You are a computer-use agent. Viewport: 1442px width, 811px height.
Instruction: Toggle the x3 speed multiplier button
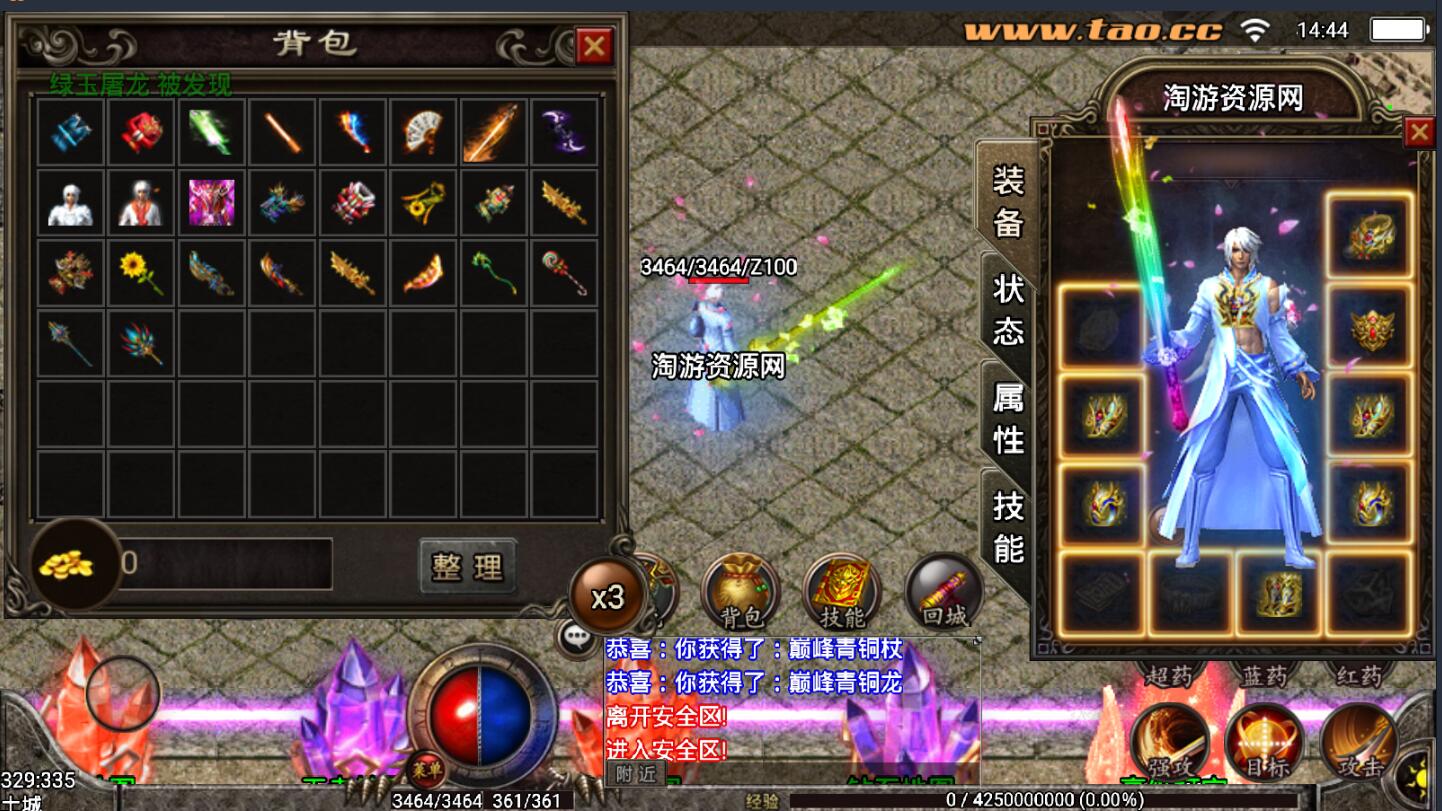607,597
